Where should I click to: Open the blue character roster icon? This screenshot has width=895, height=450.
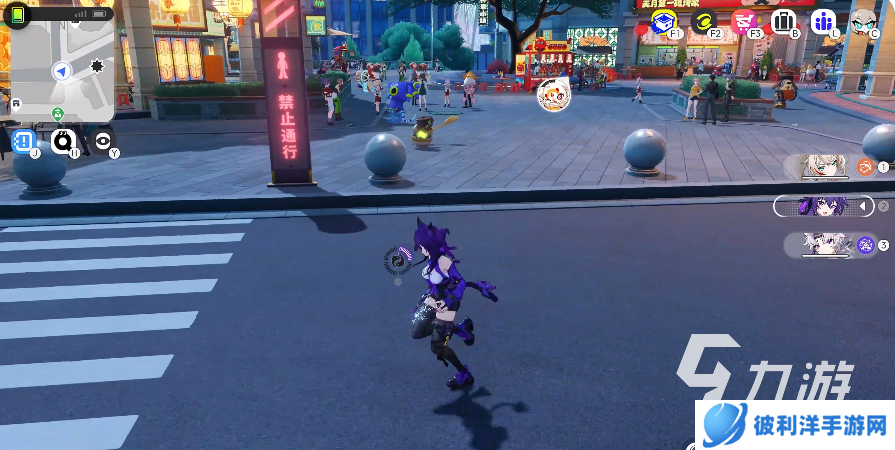point(823,21)
